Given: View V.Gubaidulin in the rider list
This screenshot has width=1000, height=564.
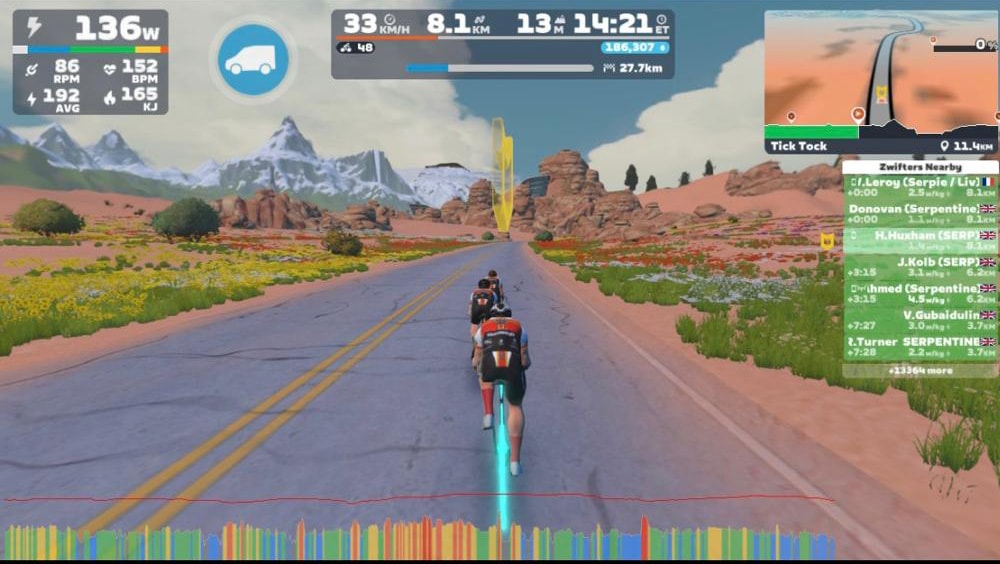Looking at the screenshot, I should (x=920, y=320).
